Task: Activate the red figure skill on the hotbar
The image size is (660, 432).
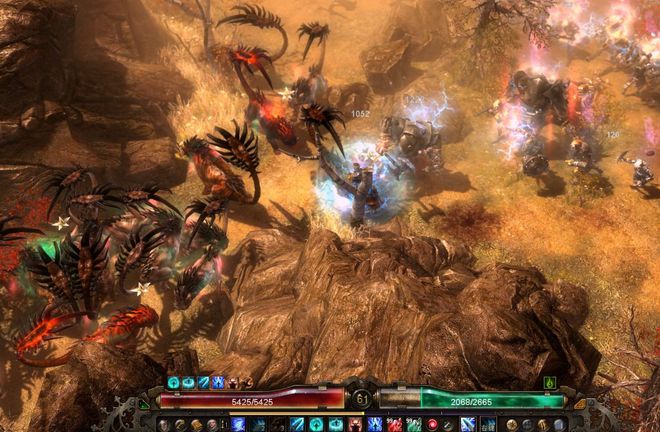Action: point(354,424)
